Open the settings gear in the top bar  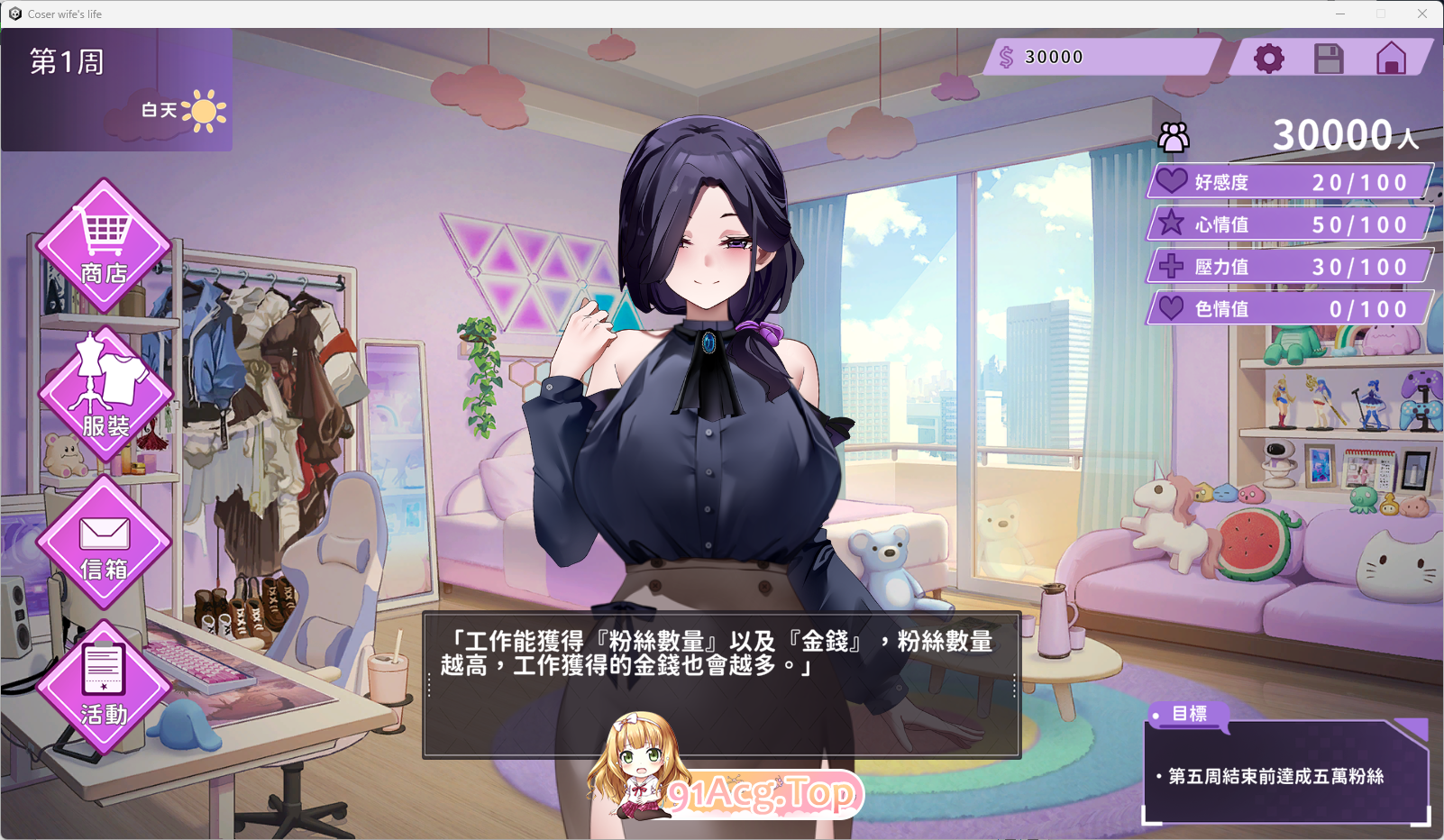pos(1269,57)
